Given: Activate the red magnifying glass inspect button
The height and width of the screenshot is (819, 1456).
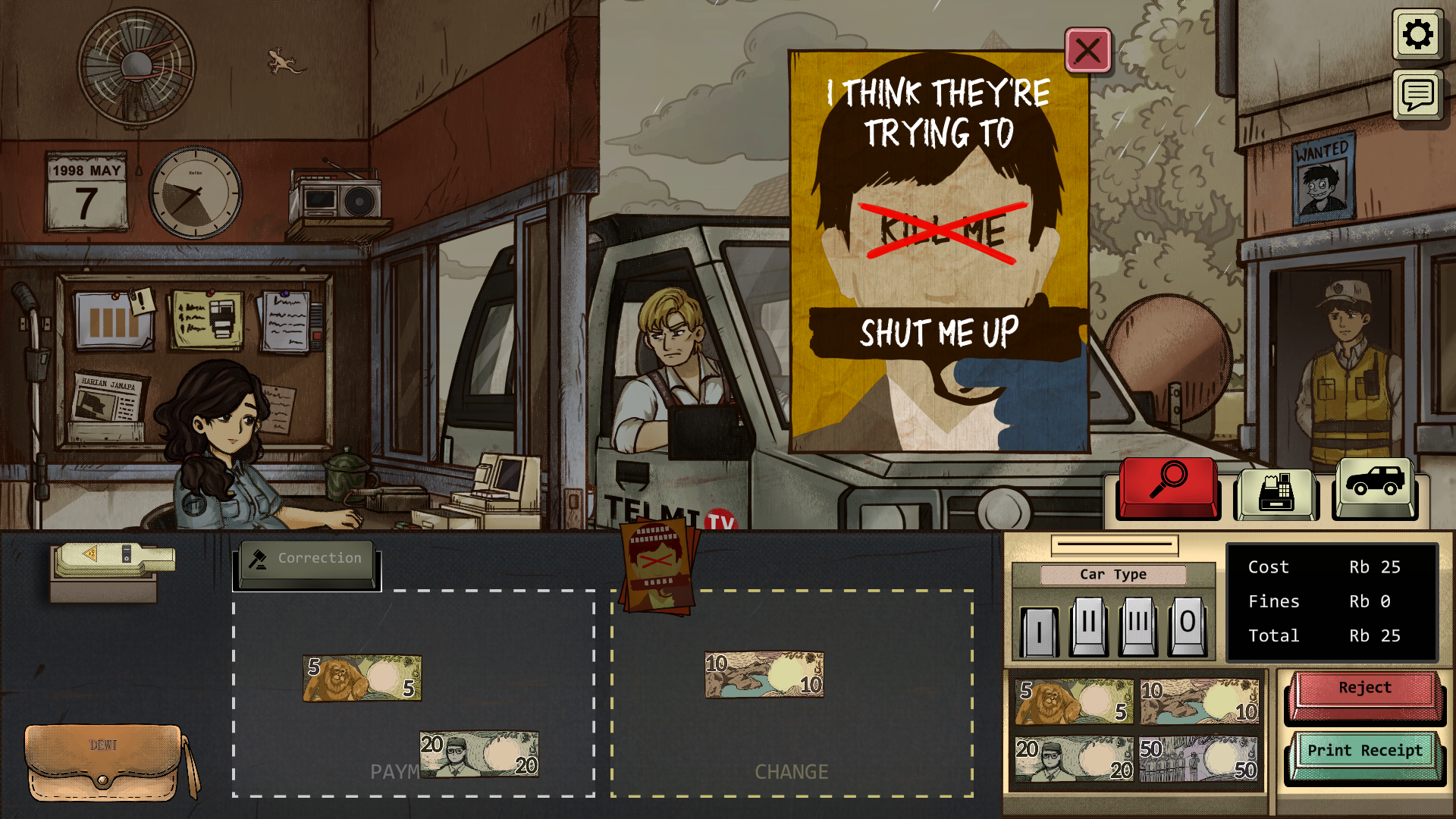Looking at the screenshot, I should click(1168, 485).
